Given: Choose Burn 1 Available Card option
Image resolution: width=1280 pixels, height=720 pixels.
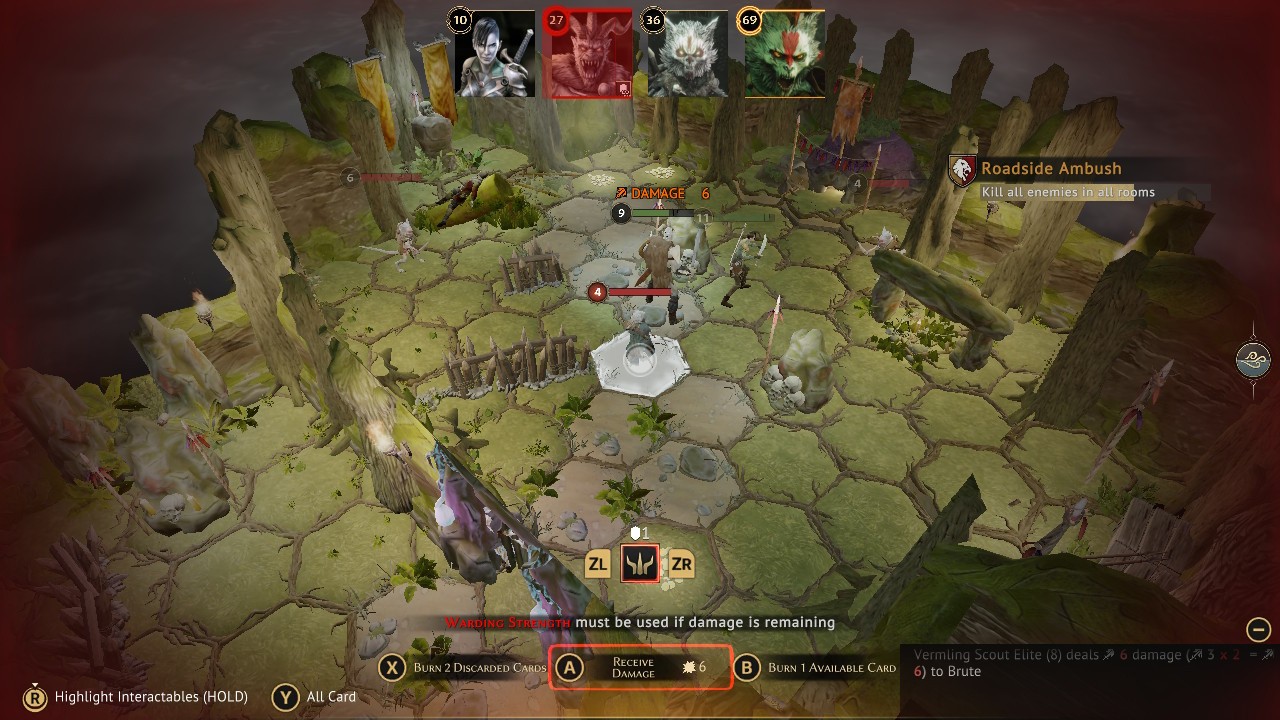Looking at the screenshot, I should 817,668.
